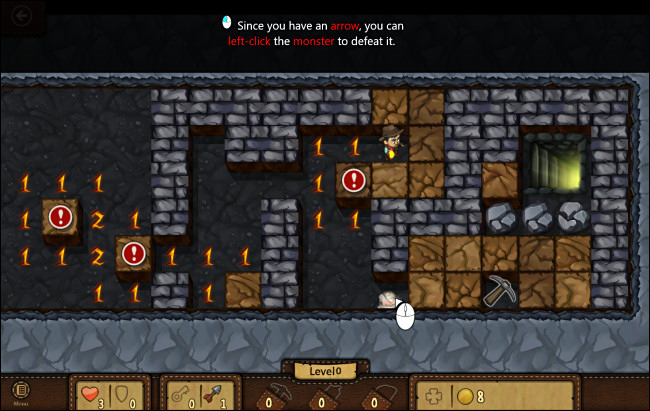Dig the dirt tile holding the pickaxe
Image resolution: width=650 pixels, height=411 pixels.
click(x=499, y=290)
